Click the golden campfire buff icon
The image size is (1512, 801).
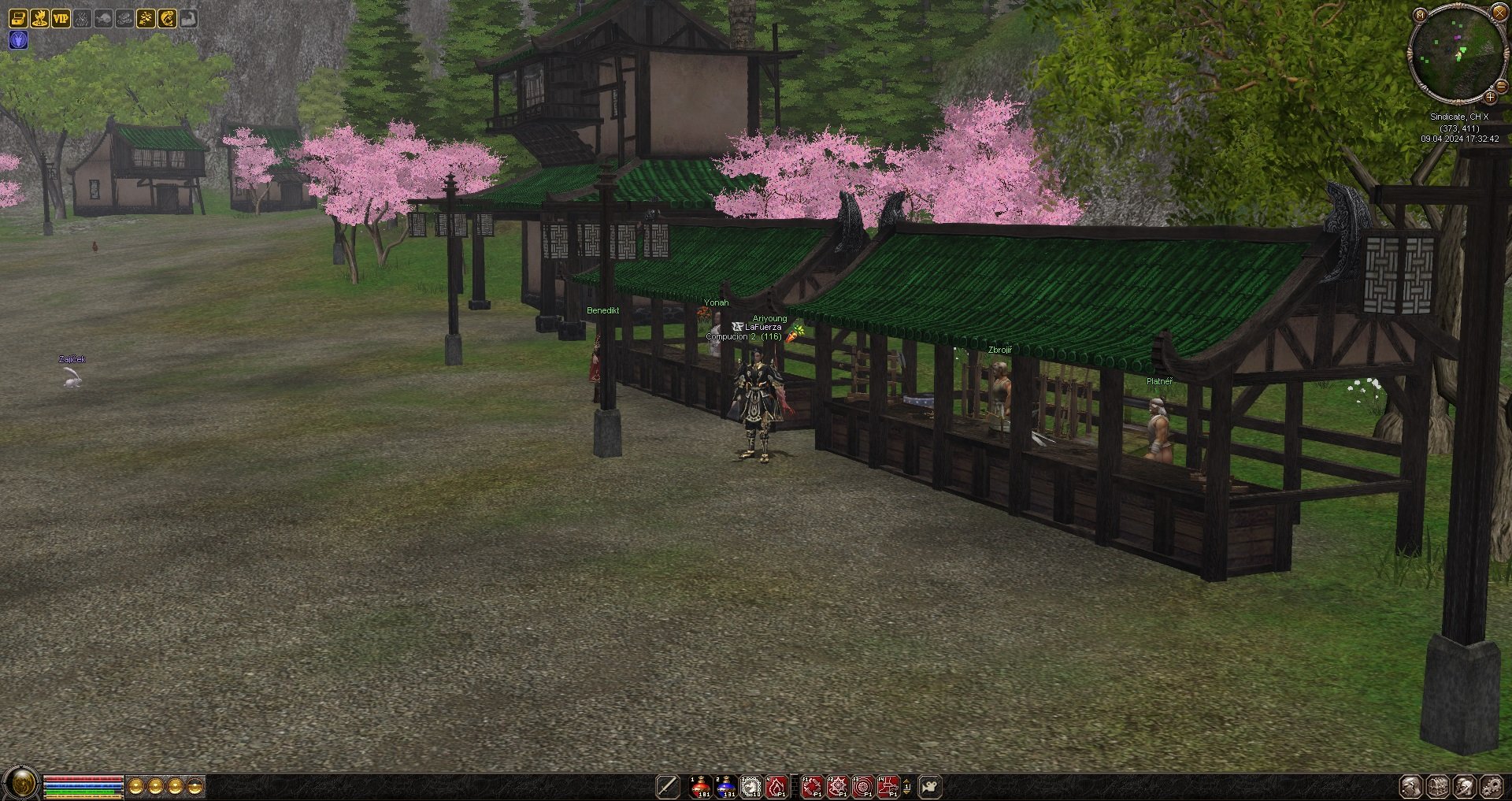click(x=39, y=18)
